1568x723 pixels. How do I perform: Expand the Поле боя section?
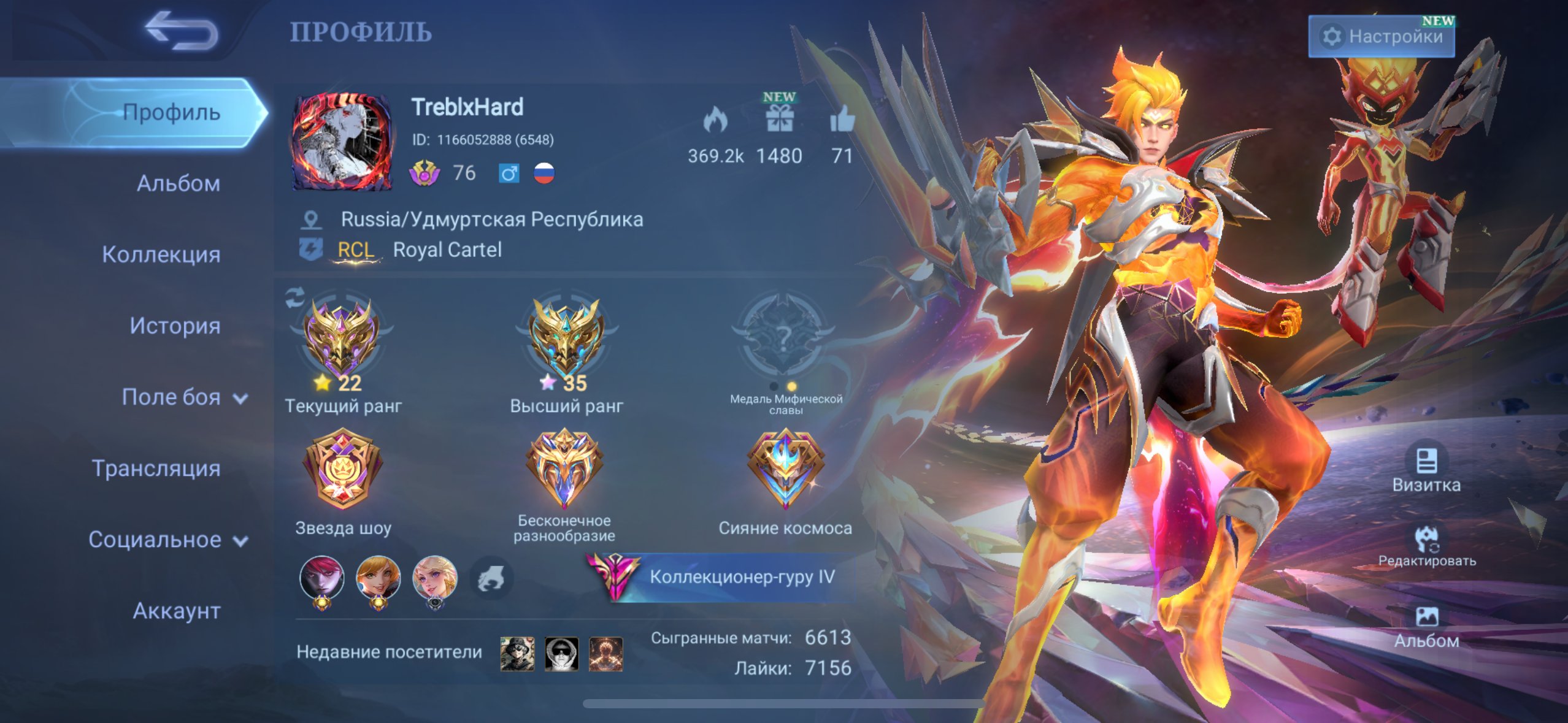pos(184,397)
